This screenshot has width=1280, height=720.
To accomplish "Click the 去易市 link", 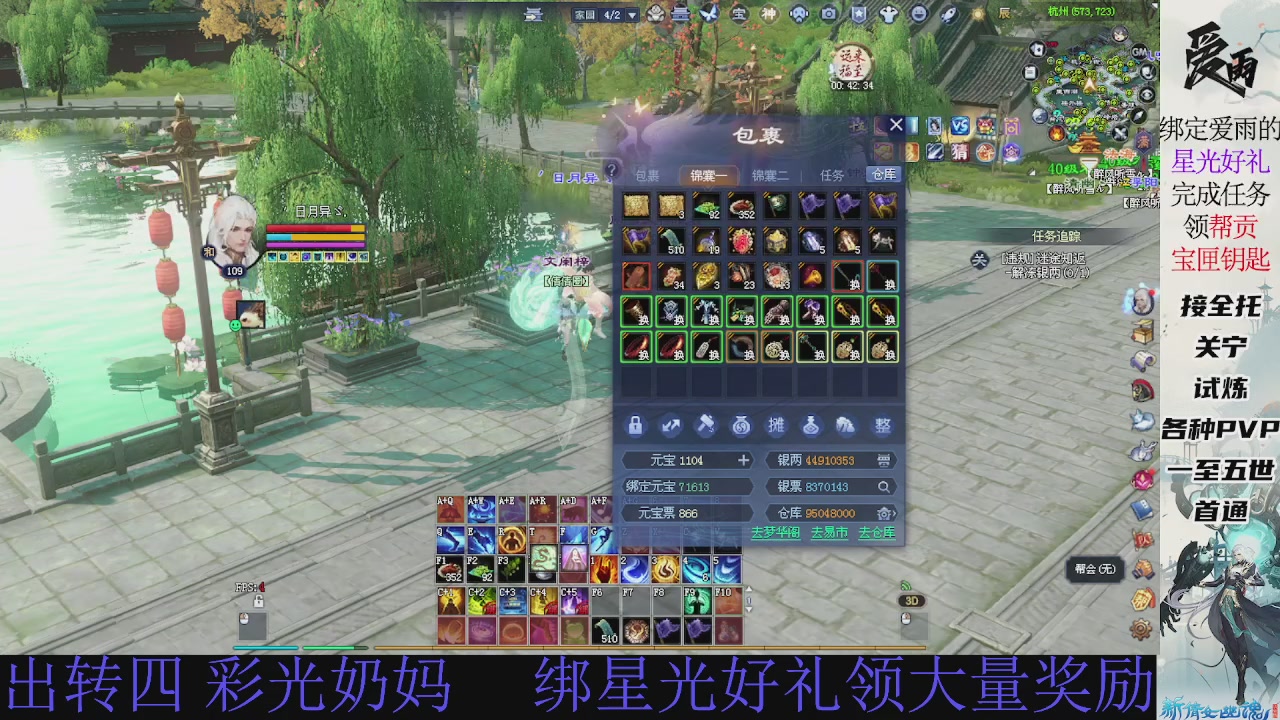I will pos(830,533).
